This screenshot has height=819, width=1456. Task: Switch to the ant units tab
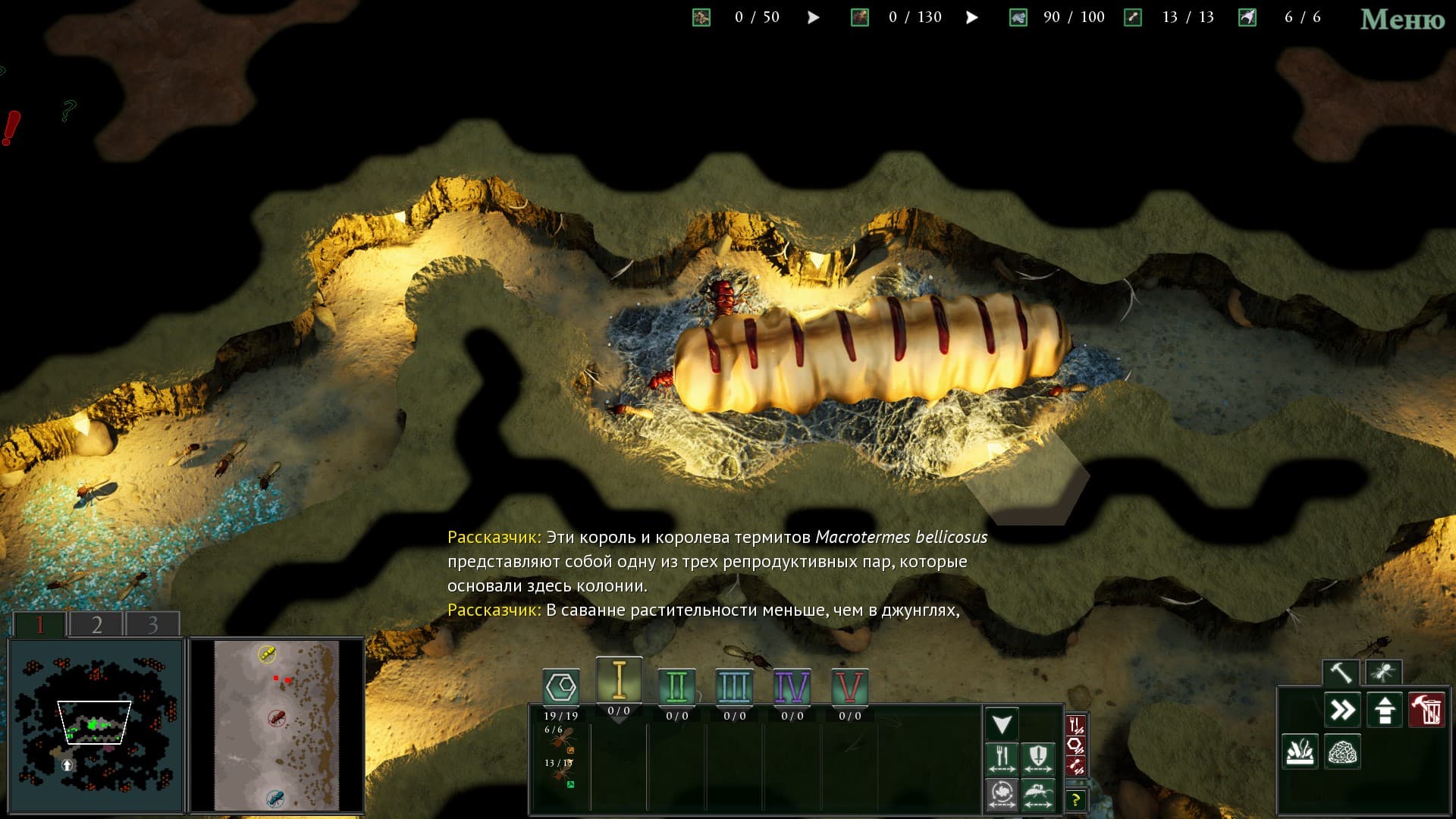coord(1382,673)
